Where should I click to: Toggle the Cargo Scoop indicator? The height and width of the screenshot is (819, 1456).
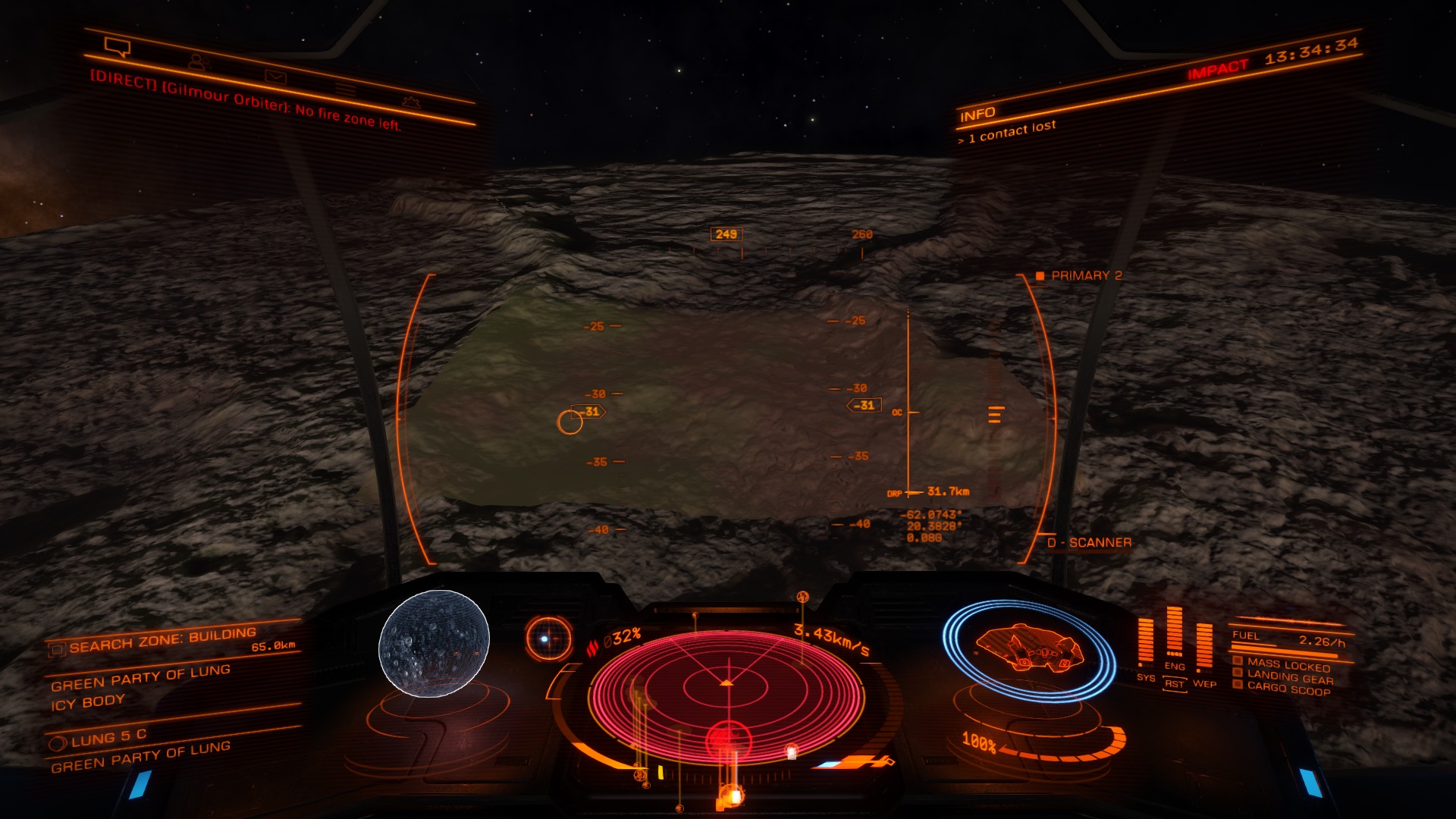pyautogui.click(x=1288, y=689)
